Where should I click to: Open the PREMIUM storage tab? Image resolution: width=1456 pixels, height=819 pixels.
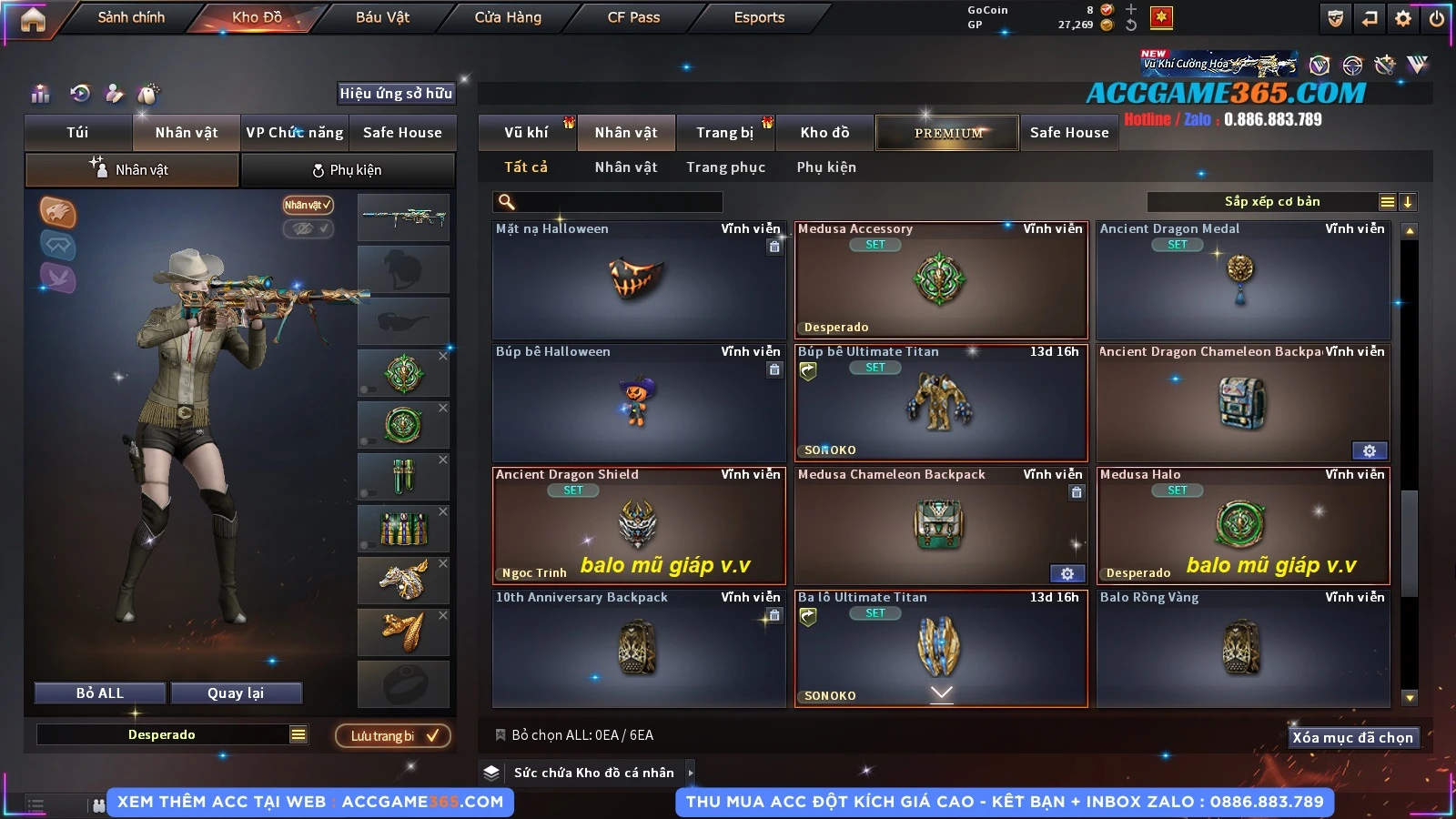tap(948, 133)
